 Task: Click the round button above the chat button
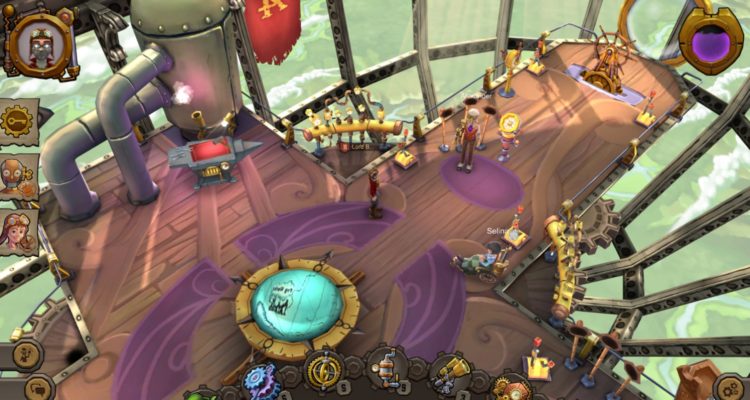(x=26, y=353)
